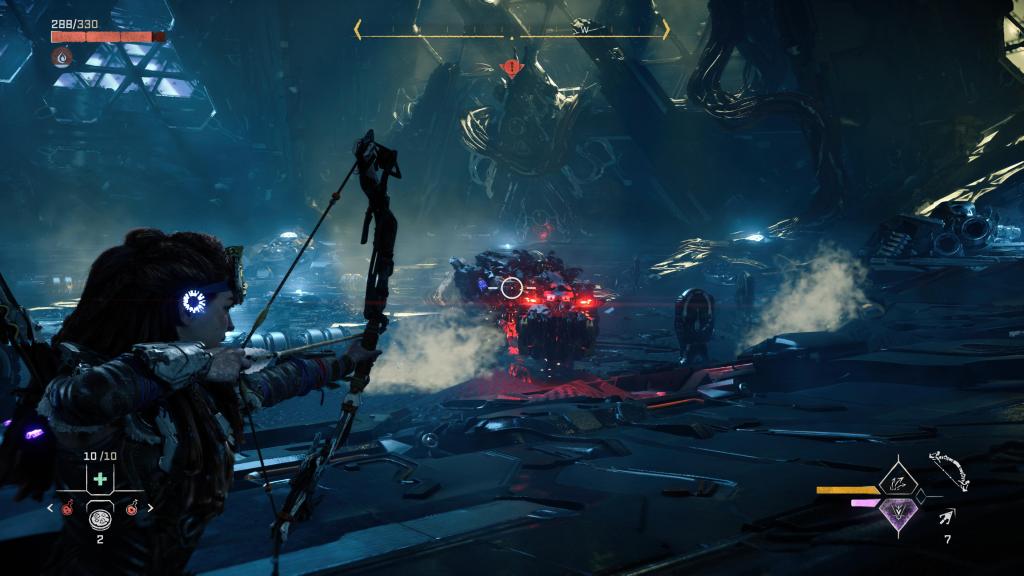1024x576 pixels.
Task: Select the right red potion flask
Action: [x=133, y=507]
